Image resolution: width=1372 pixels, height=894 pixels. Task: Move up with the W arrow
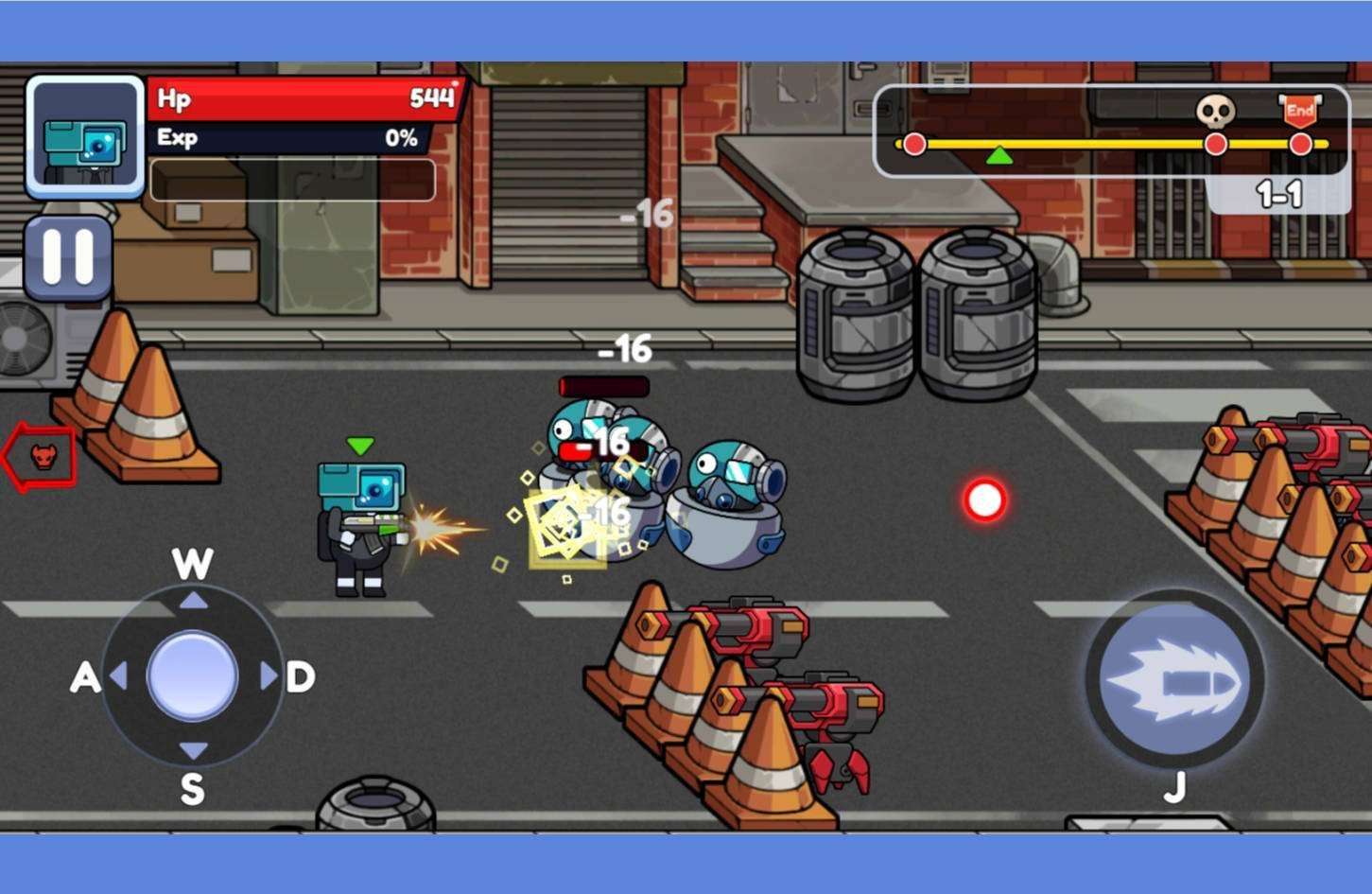coord(193,600)
